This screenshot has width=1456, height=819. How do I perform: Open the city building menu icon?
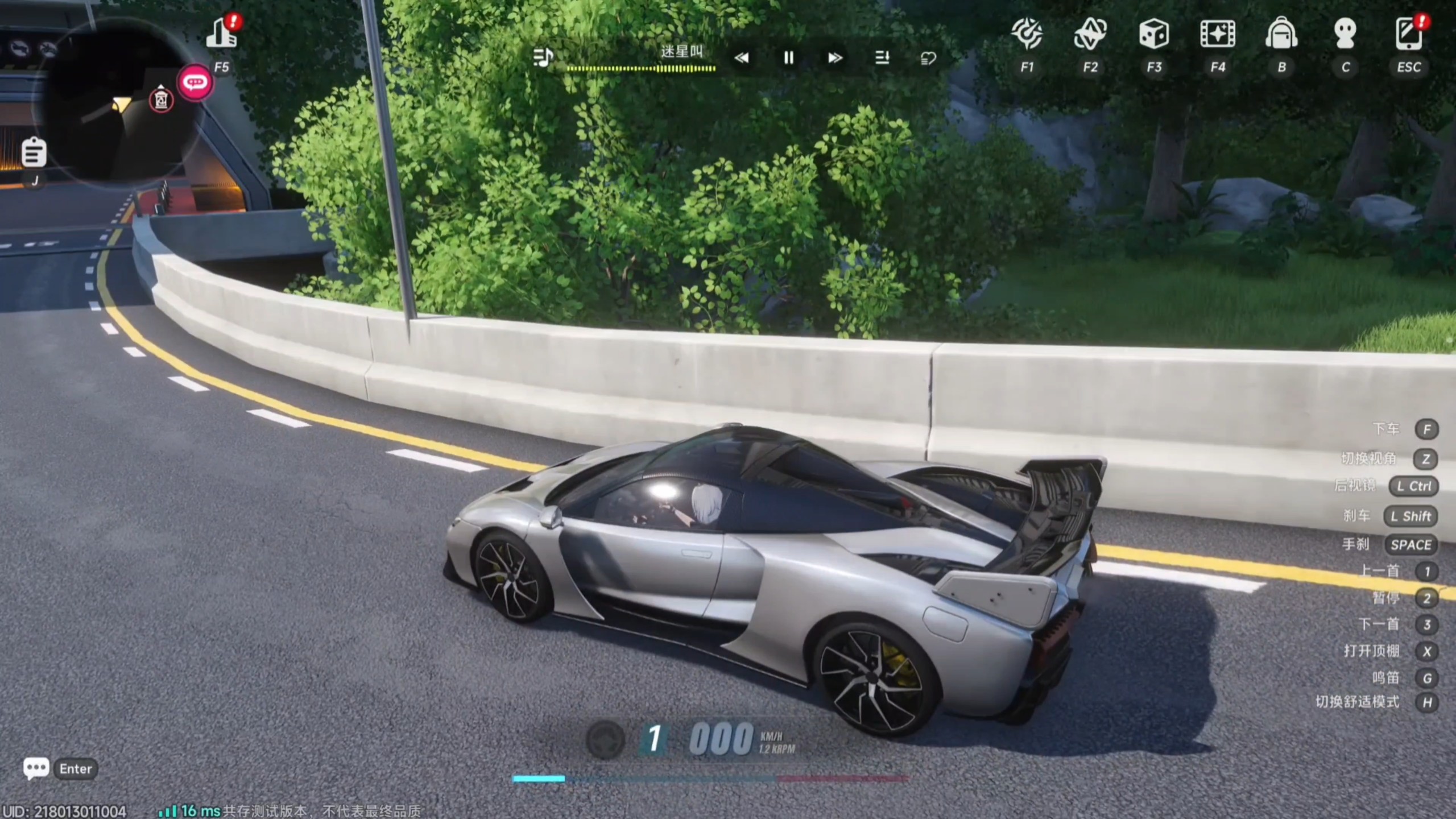tap(221, 34)
